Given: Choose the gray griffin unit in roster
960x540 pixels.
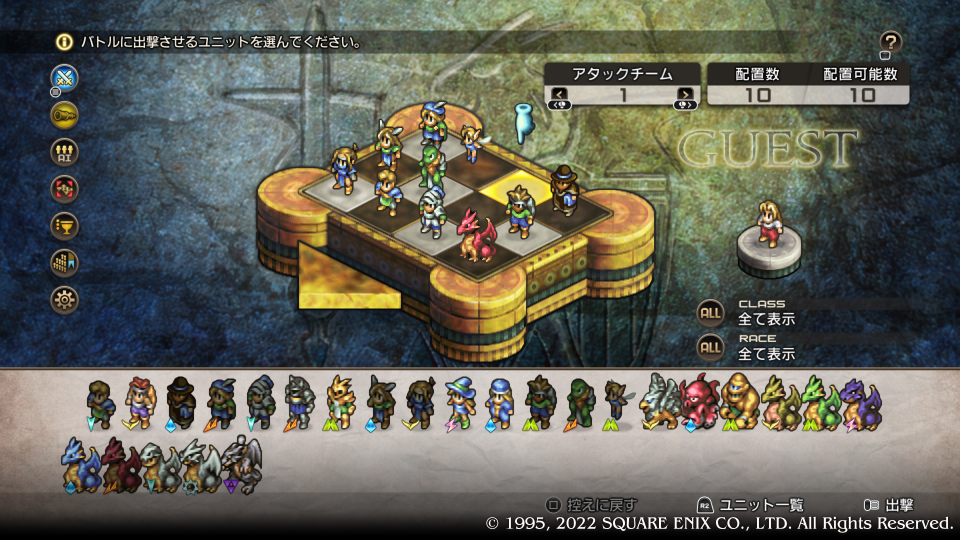Looking at the screenshot, I should point(661,402).
